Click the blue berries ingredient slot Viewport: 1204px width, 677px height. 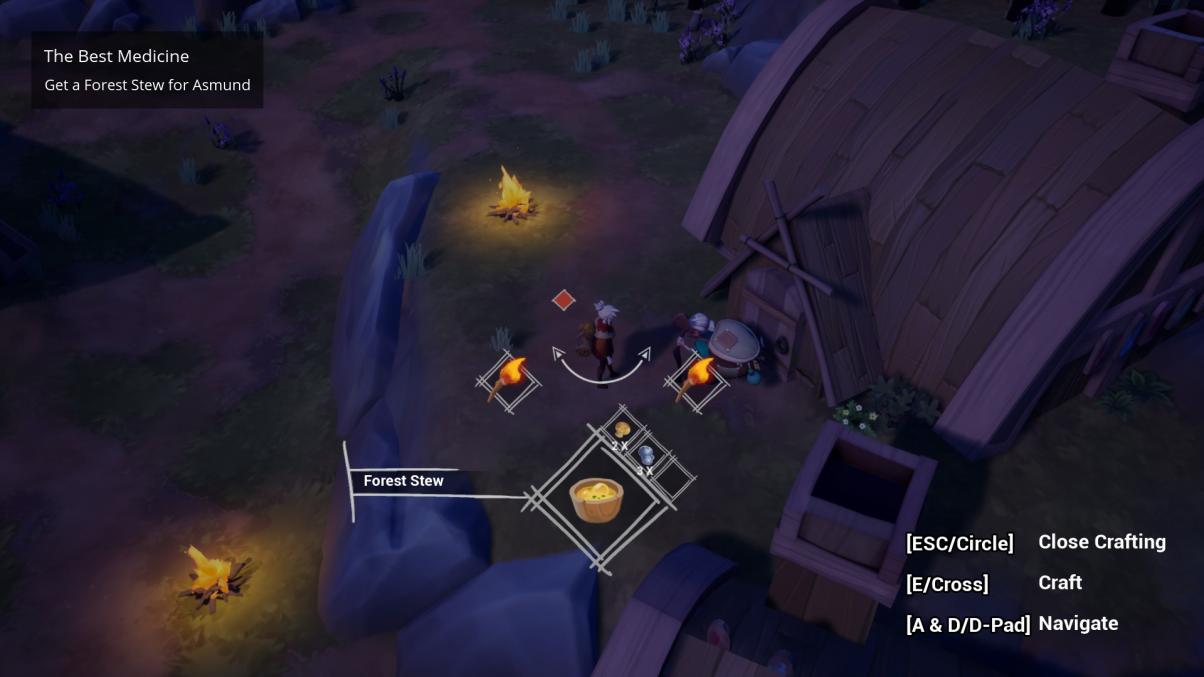tap(646, 455)
